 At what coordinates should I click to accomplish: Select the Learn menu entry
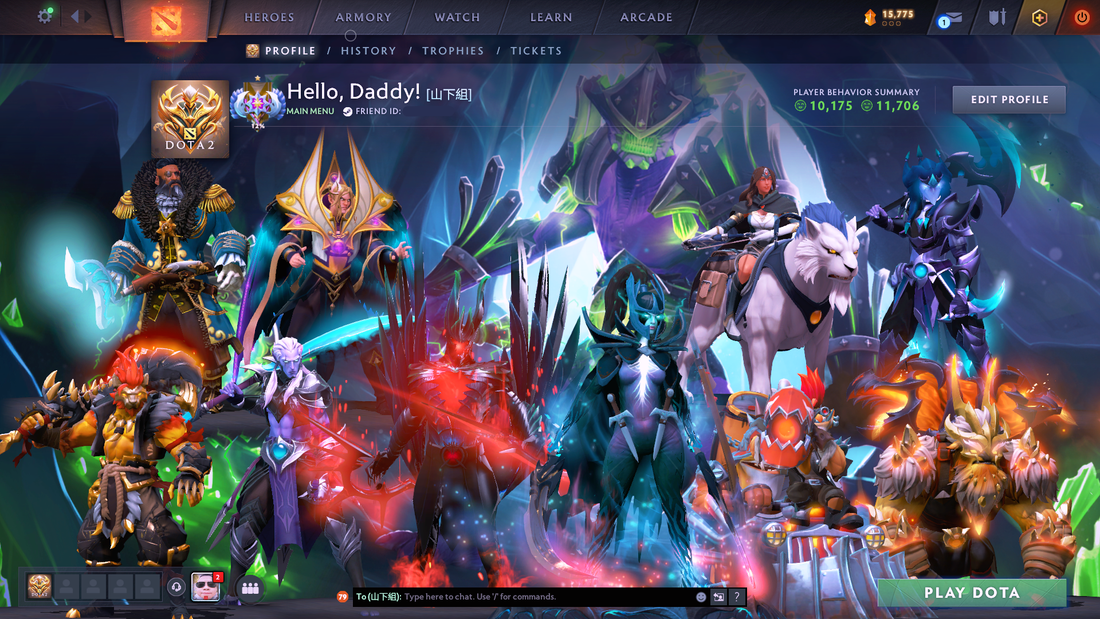coord(551,17)
